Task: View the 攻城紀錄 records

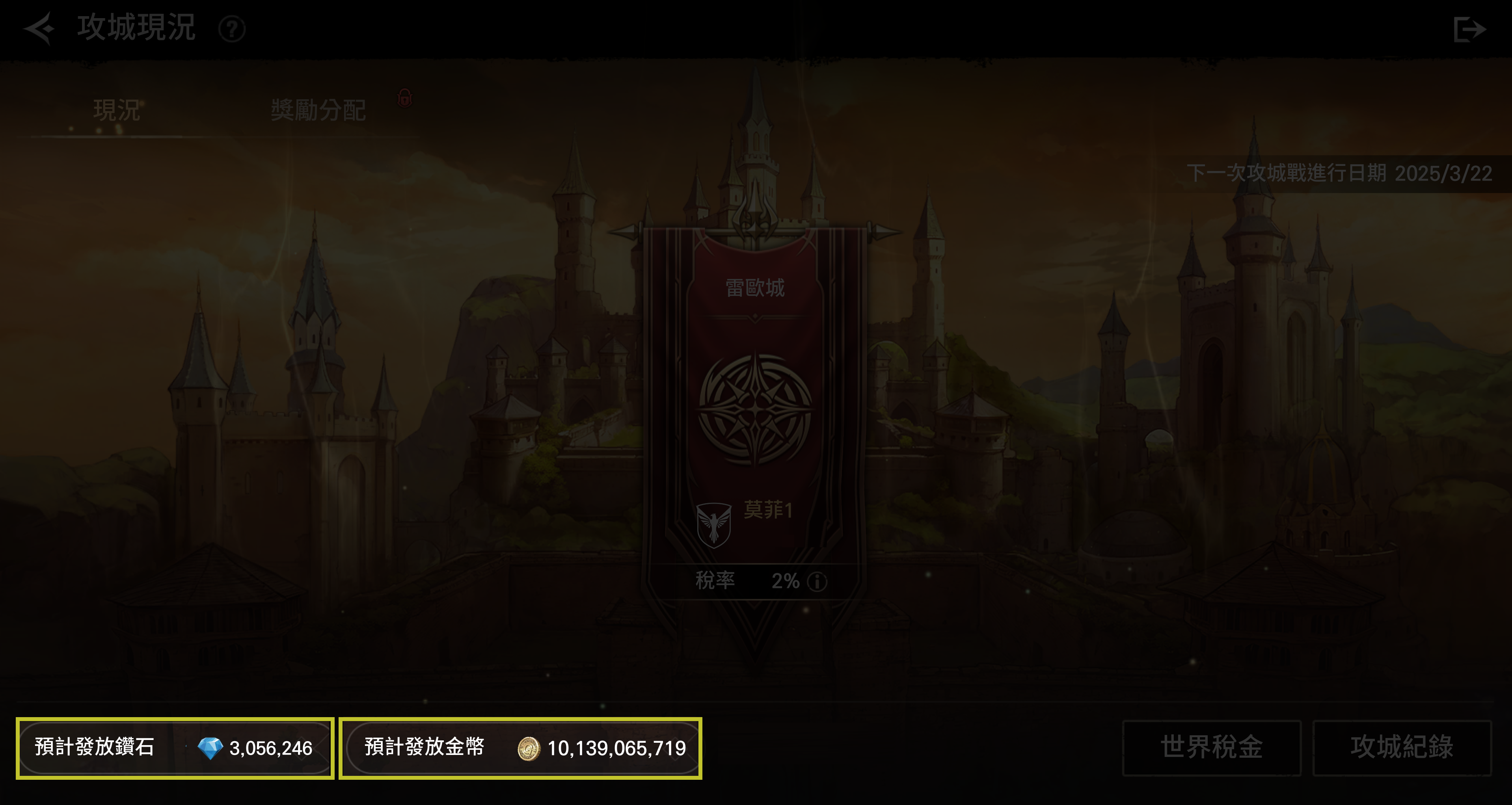Action: point(1402,747)
